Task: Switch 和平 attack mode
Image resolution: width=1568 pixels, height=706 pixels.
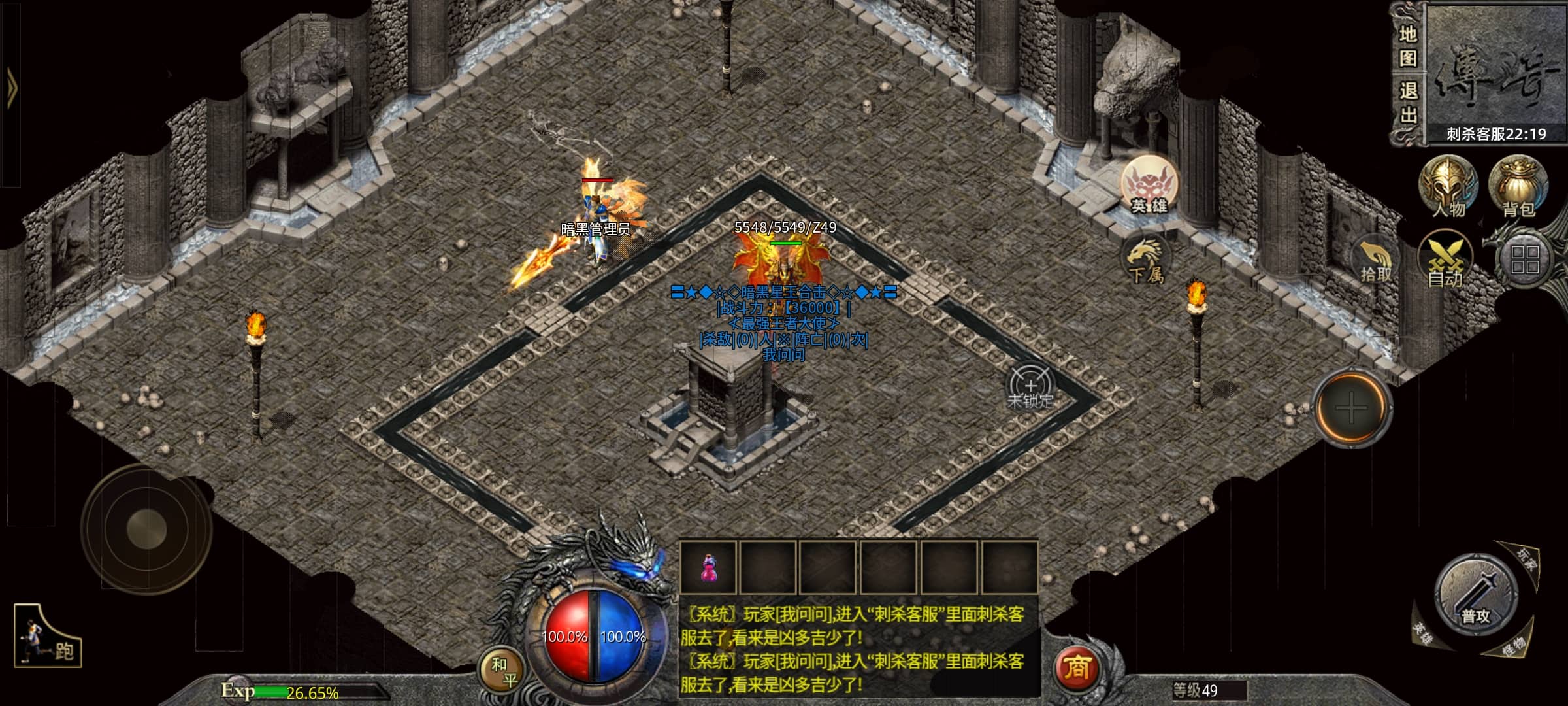Action: 503,671
